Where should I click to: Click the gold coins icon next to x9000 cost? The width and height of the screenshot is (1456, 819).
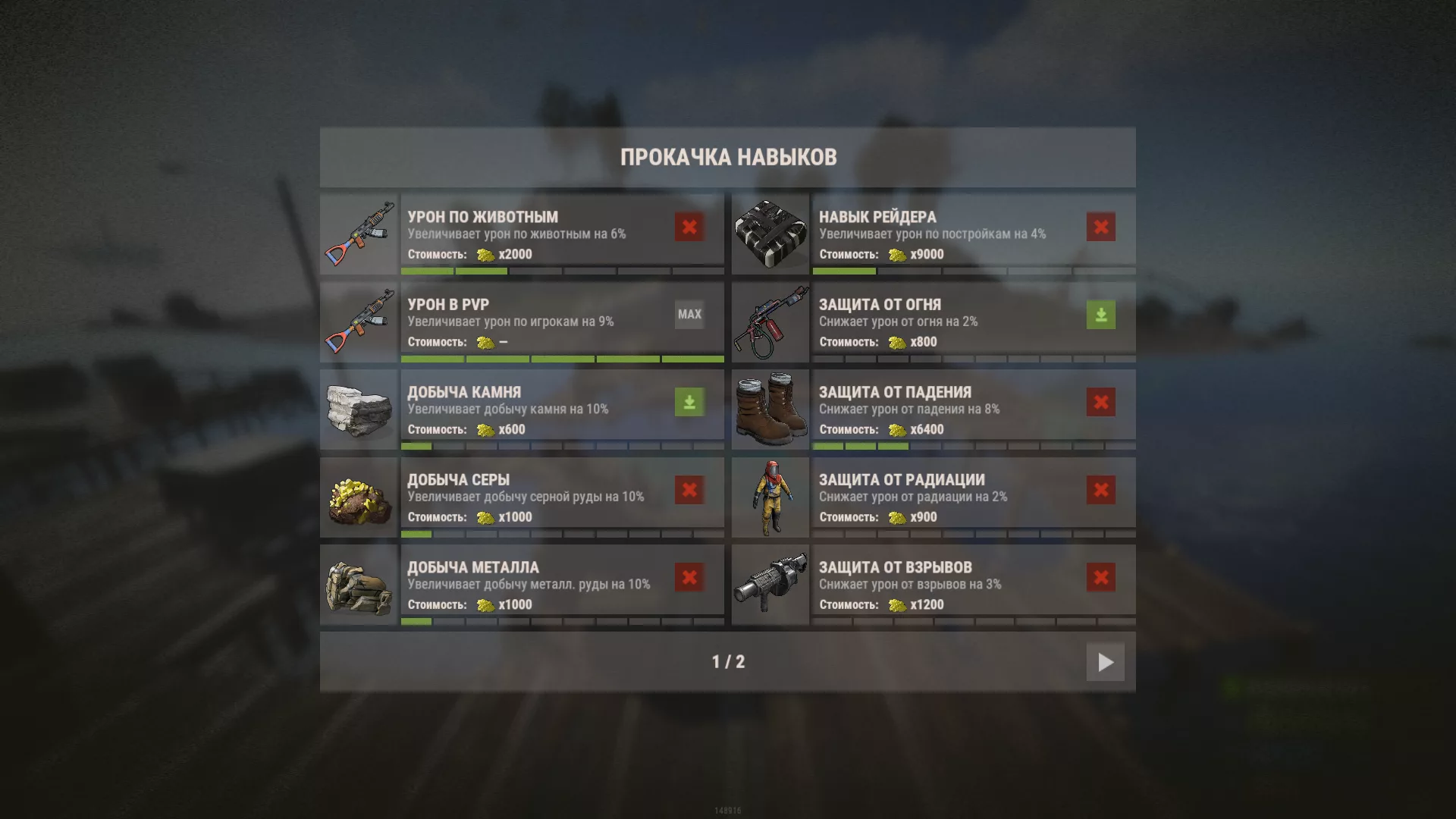[896, 255]
